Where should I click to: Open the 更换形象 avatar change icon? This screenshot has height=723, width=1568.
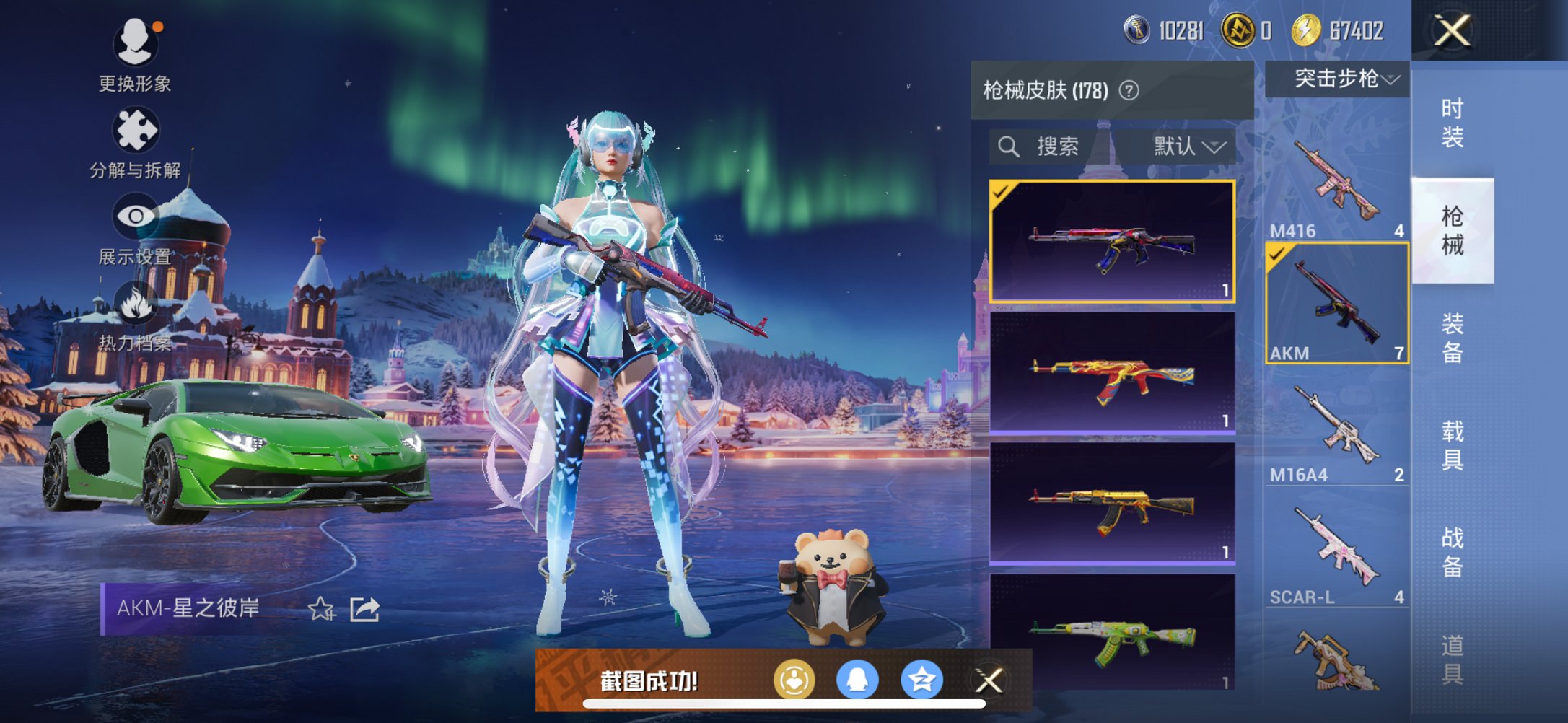point(138,43)
